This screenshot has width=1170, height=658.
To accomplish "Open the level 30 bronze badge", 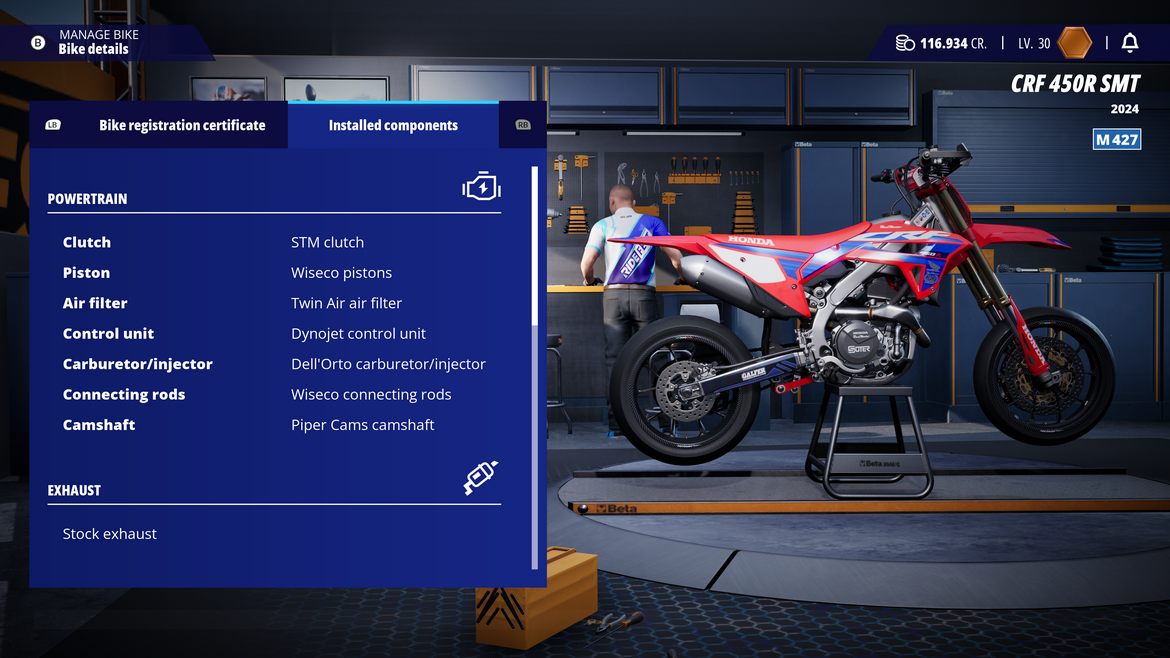I will pos(1075,43).
